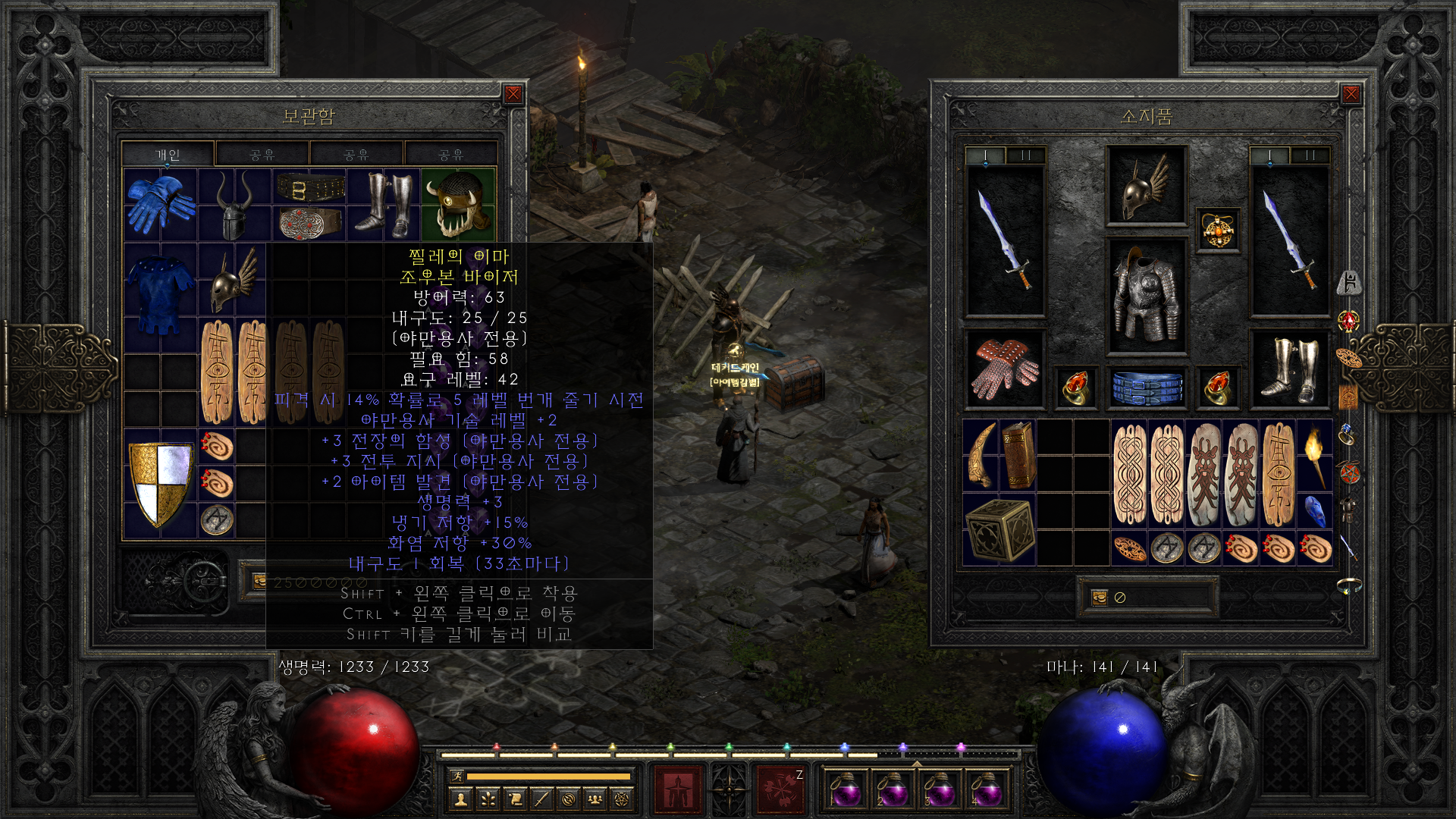Screen dimensions: 1456x819
Task: Select the equipped winged helmet
Action: point(1146,185)
